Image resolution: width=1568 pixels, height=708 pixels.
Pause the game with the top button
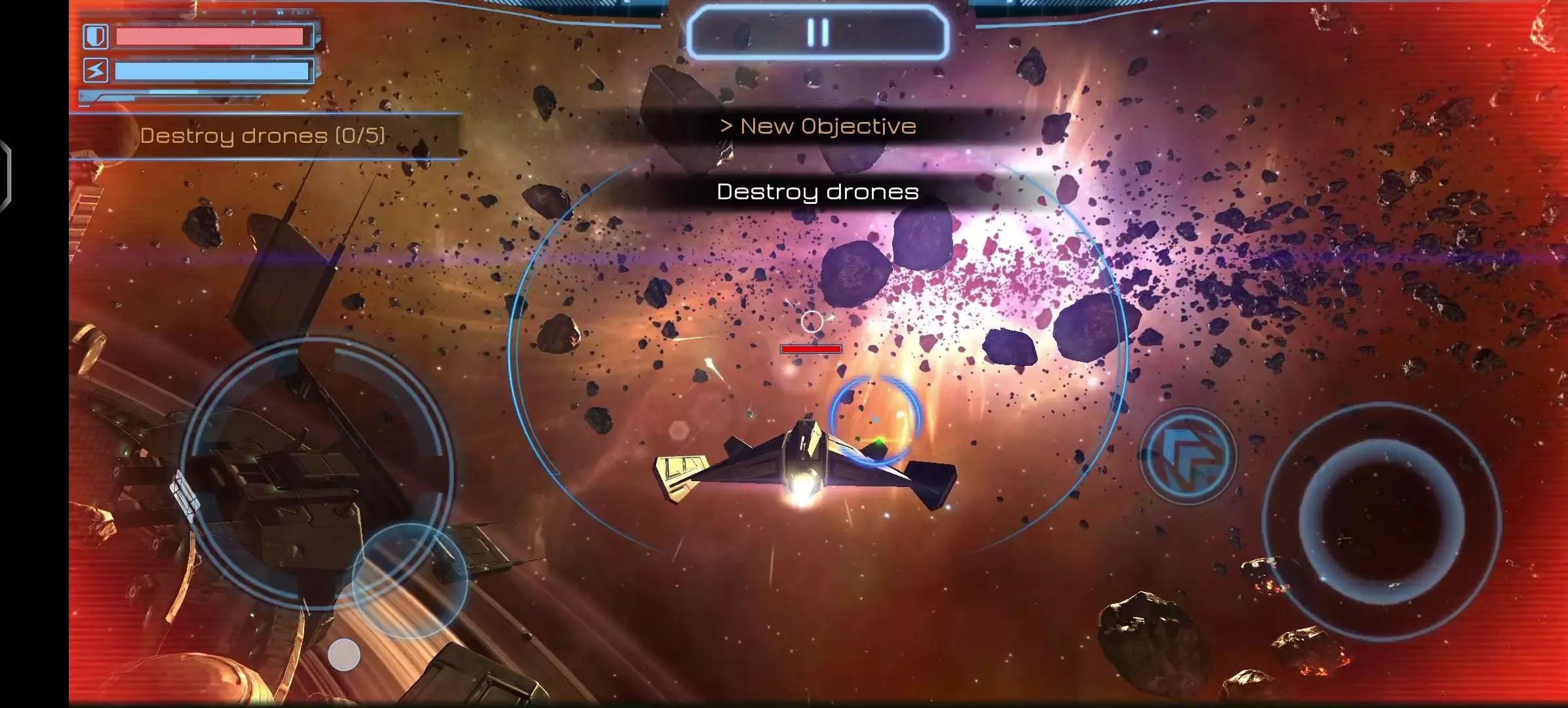pos(817,32)
